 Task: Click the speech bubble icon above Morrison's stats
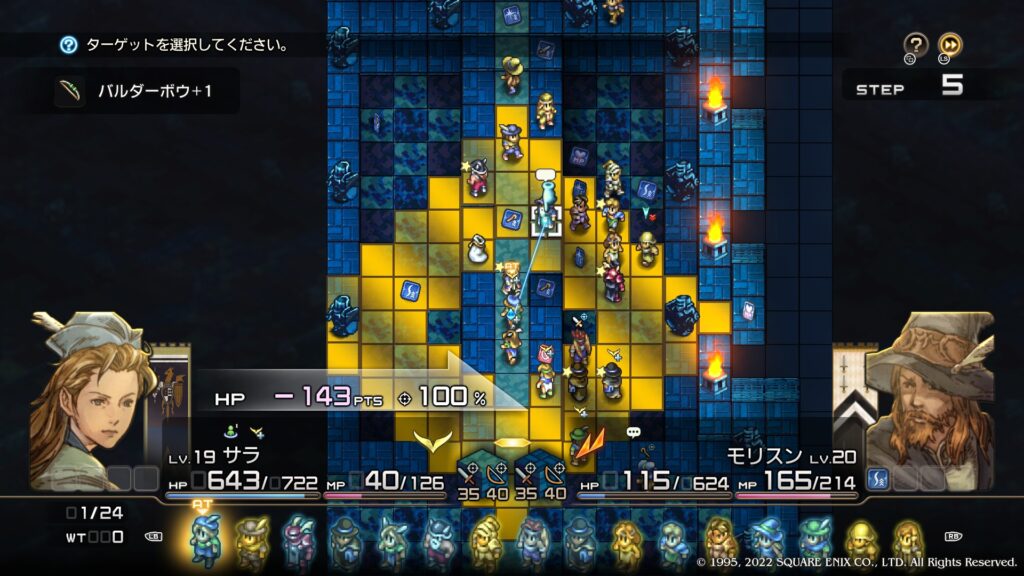[x=633, y=432]
